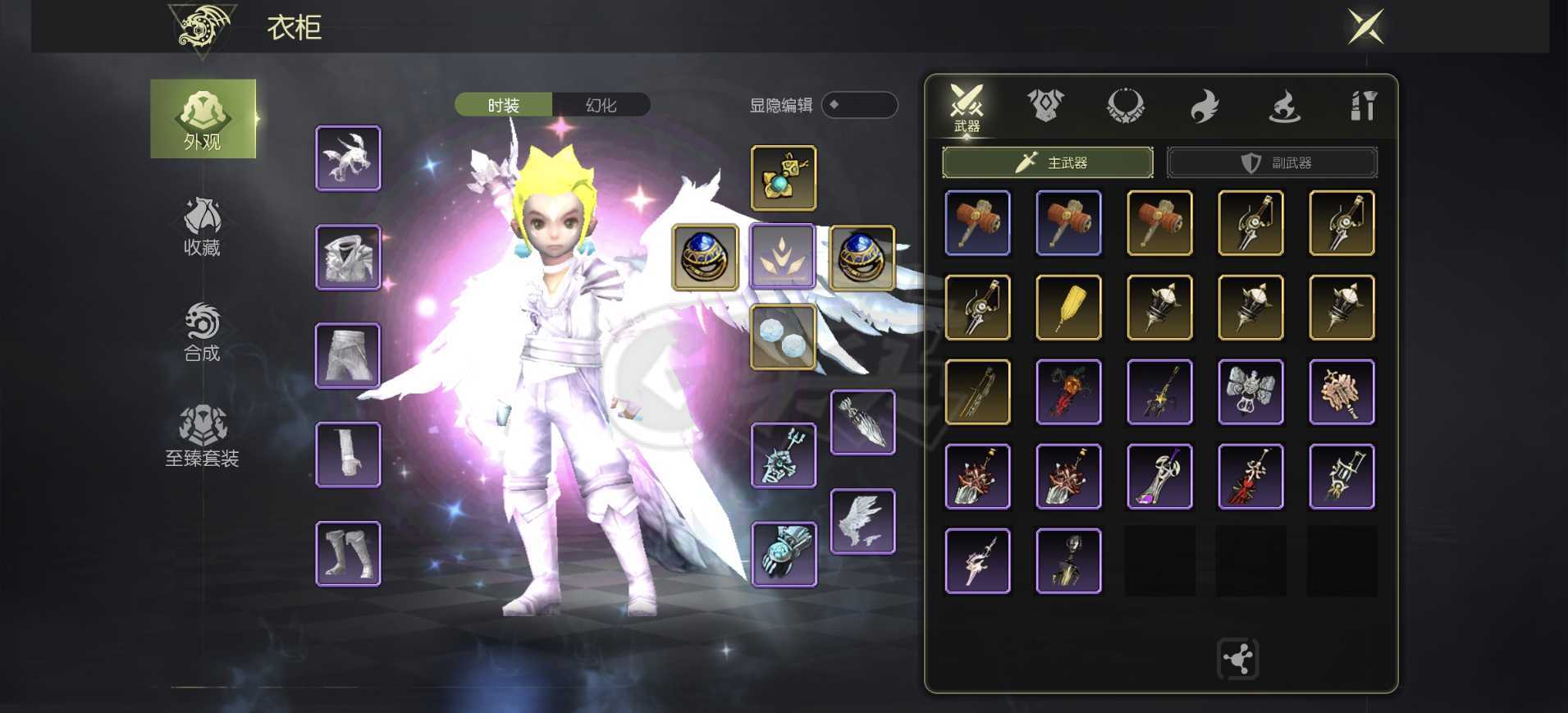Go to the 合成 synthesis section
This screenshot has width=1568, height=713.
point(202,332)
